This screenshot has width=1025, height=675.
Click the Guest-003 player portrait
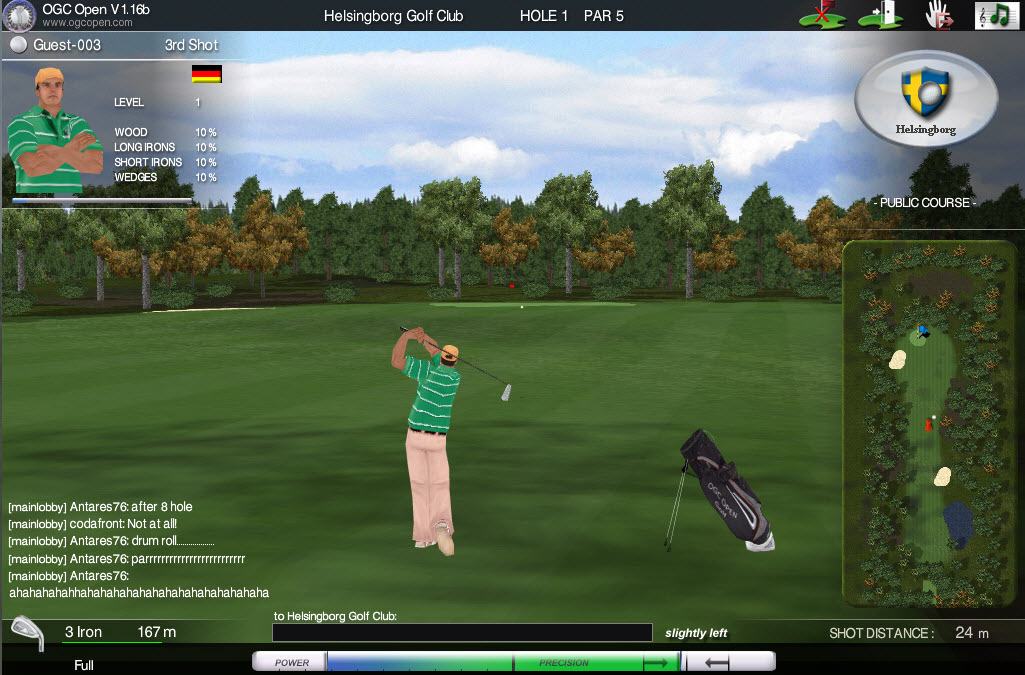(x=55, y=130)
